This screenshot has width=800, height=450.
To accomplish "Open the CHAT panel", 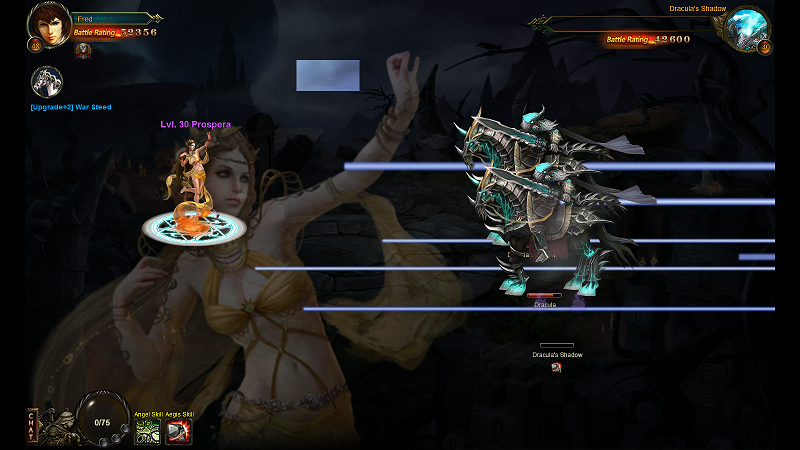I will (33, 425).
